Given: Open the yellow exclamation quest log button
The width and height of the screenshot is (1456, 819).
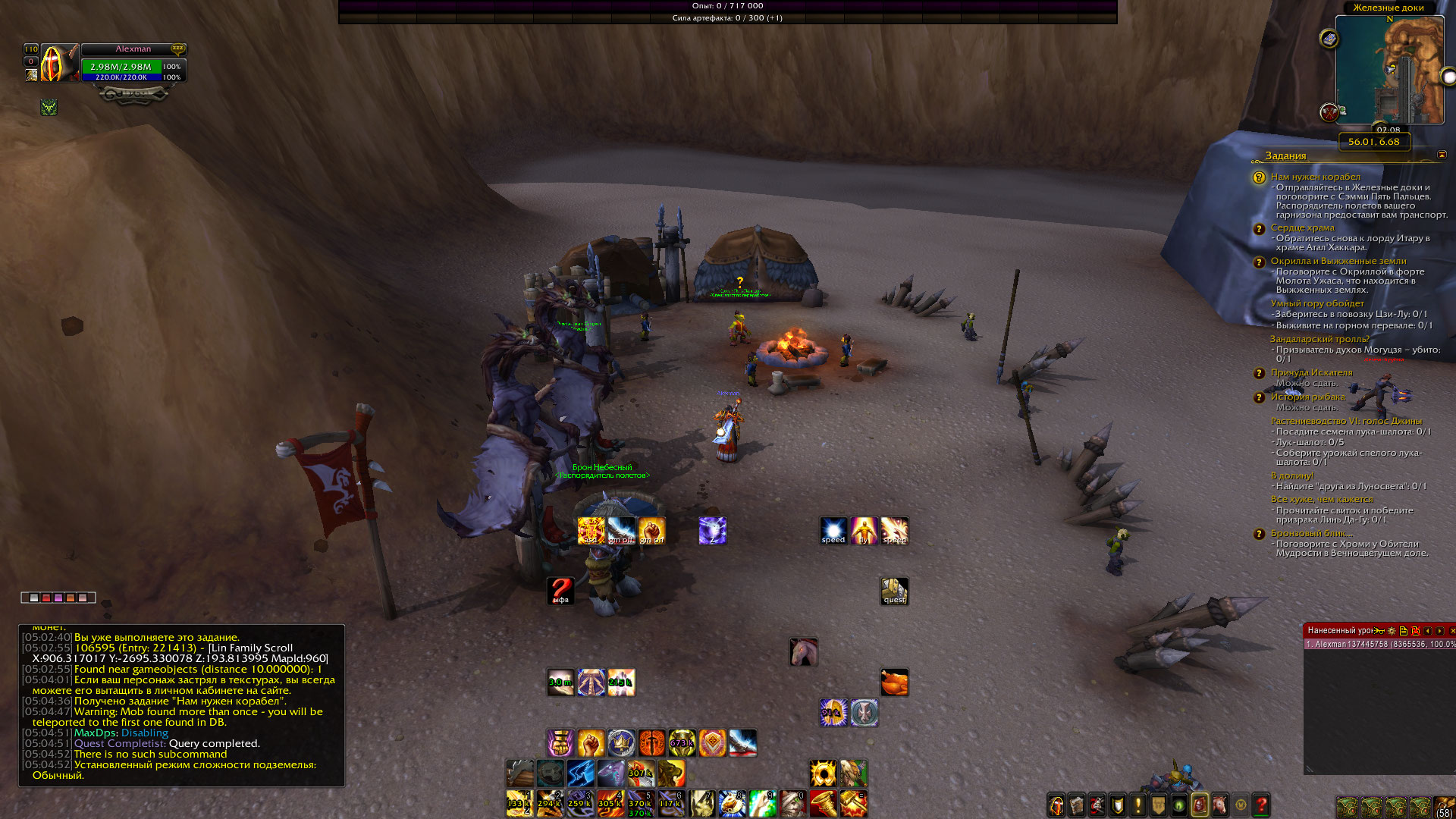Looking at the screenshot, I should tap(1137, 805).
